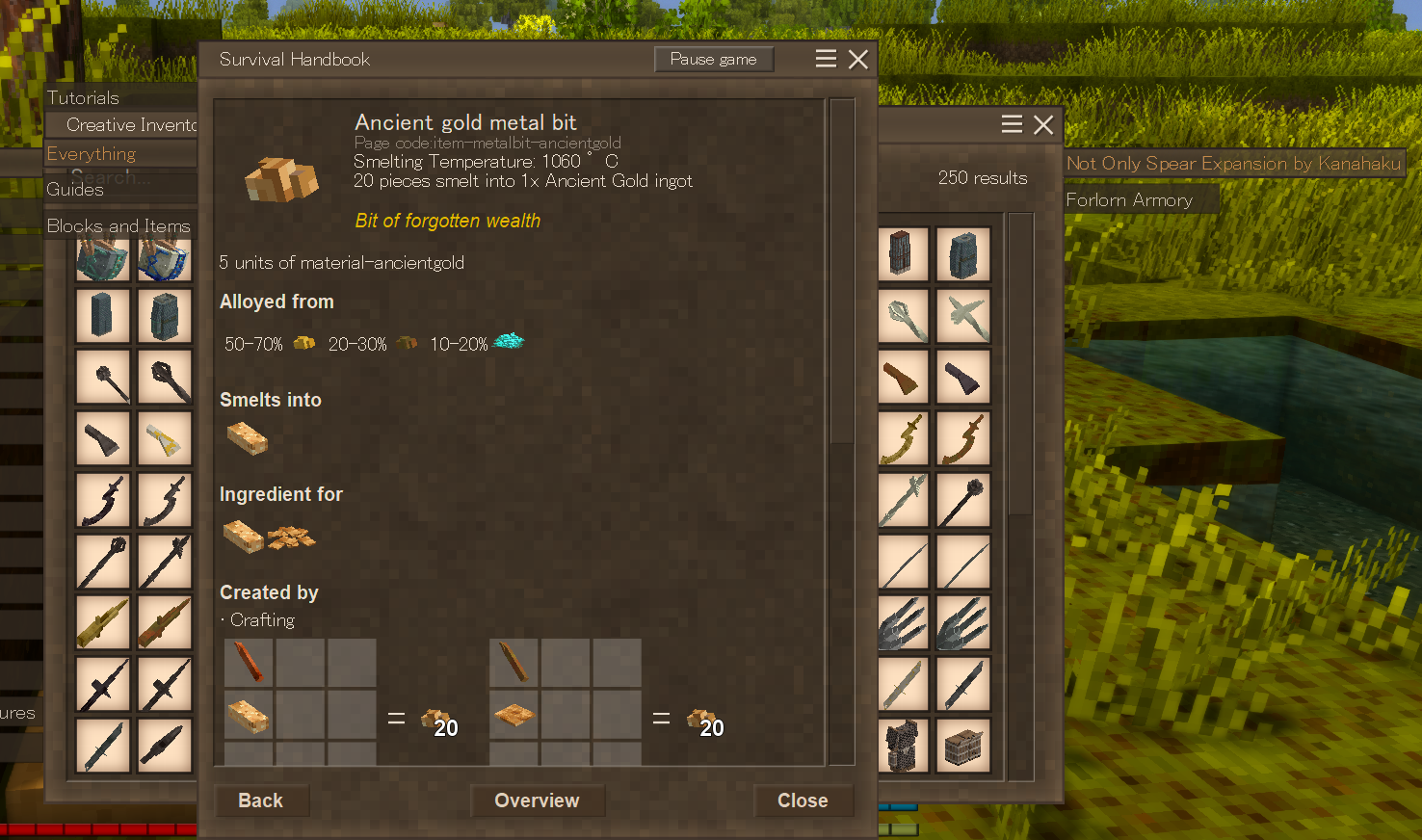
Task: Click the first recipe's 20 metal bits output
Action: coord(438,719)
